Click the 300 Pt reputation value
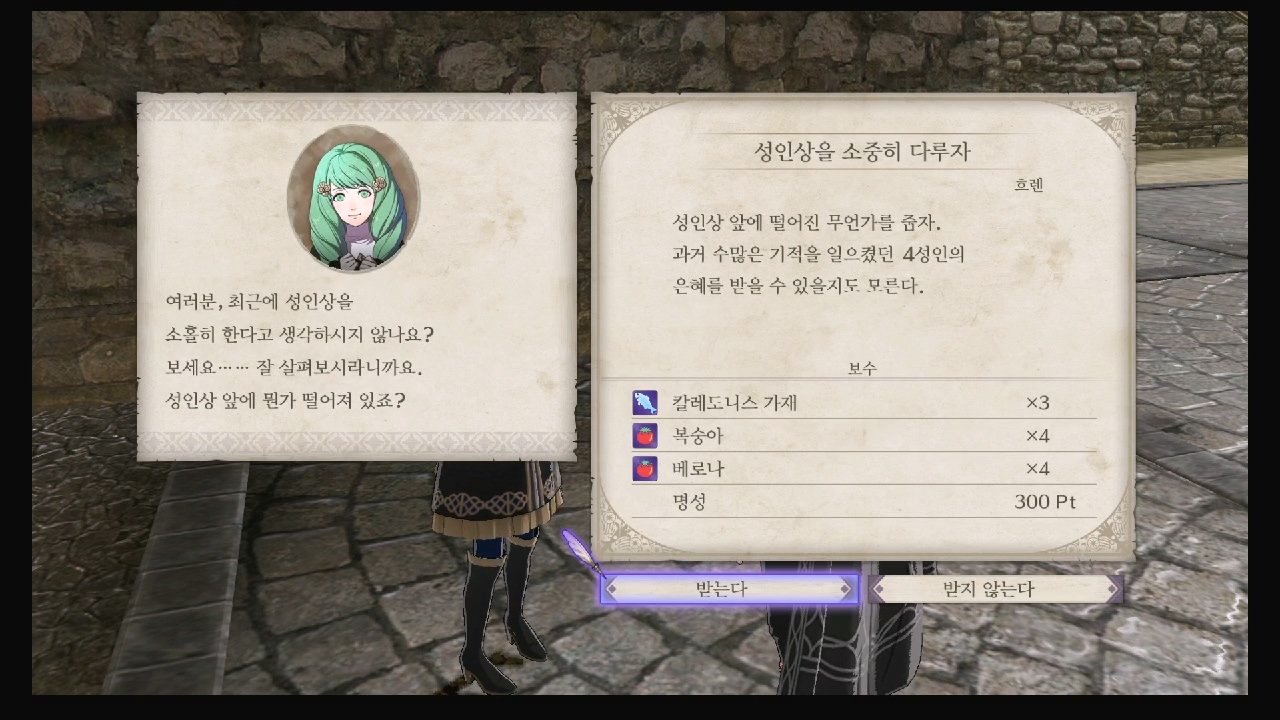This screenshot has width=1280, height=720. [1045, 502]
